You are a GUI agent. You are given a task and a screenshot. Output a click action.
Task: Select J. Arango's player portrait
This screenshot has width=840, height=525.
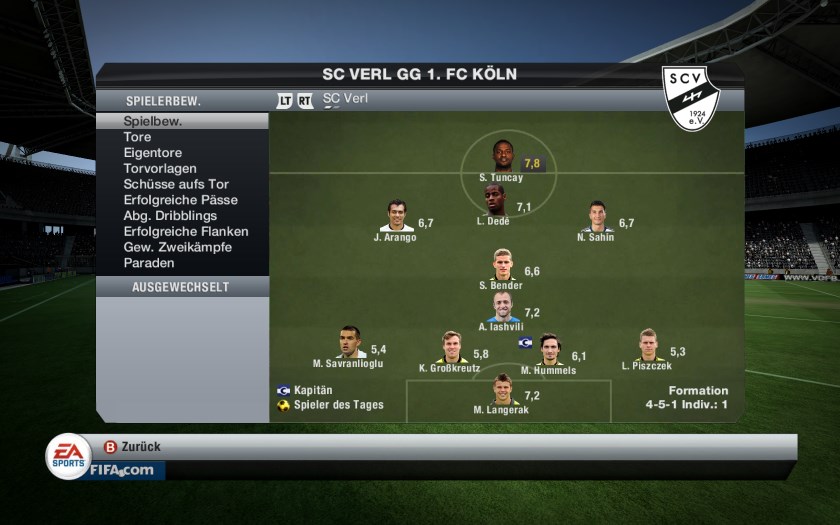pos(396,216)
